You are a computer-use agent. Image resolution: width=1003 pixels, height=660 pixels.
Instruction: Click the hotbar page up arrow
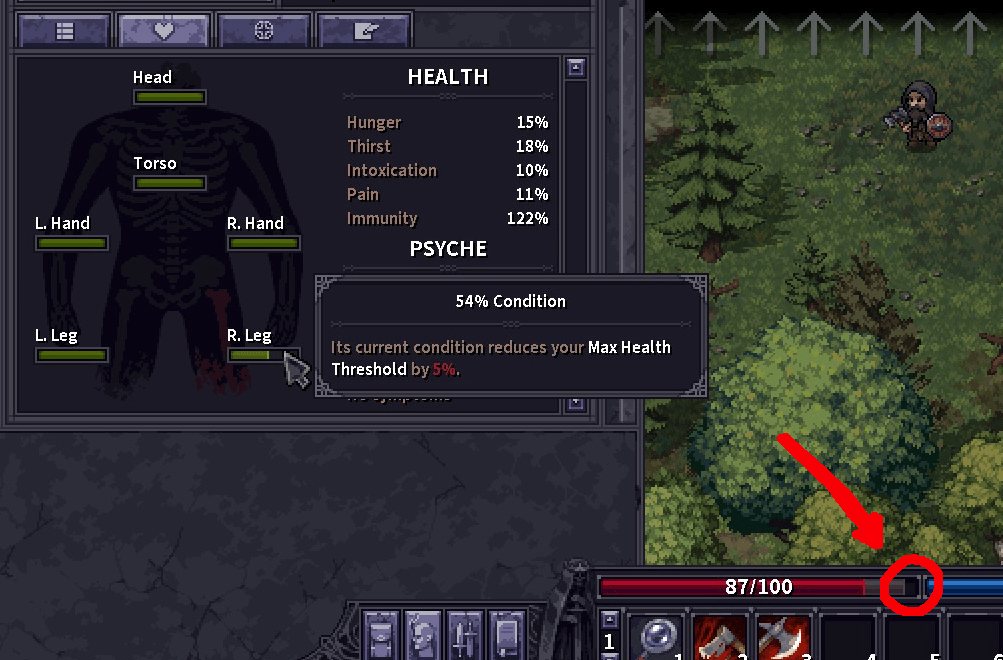pyautogui.click(x=609, y=617)
